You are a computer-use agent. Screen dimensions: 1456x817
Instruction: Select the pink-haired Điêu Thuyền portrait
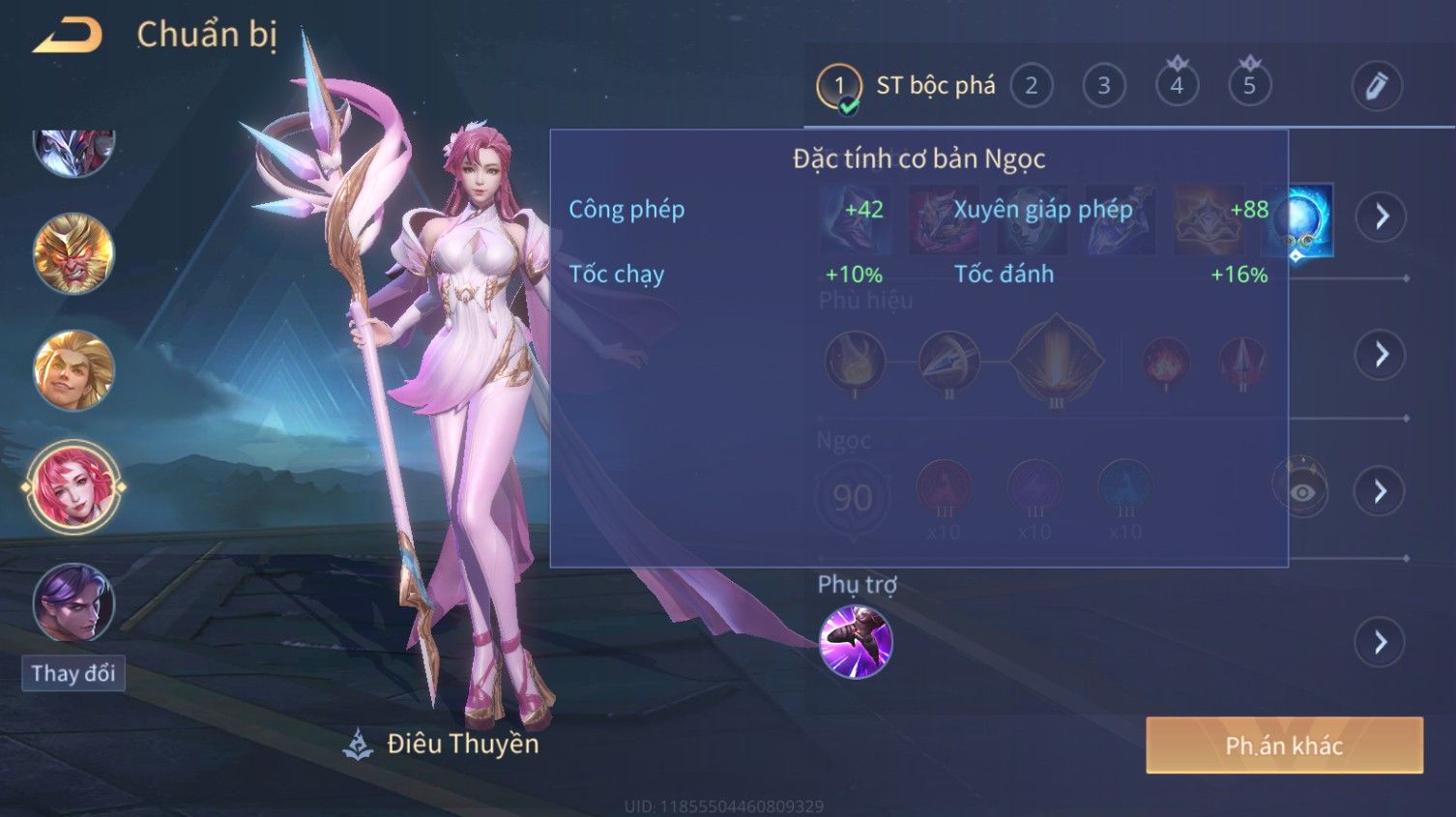[73, 487]
